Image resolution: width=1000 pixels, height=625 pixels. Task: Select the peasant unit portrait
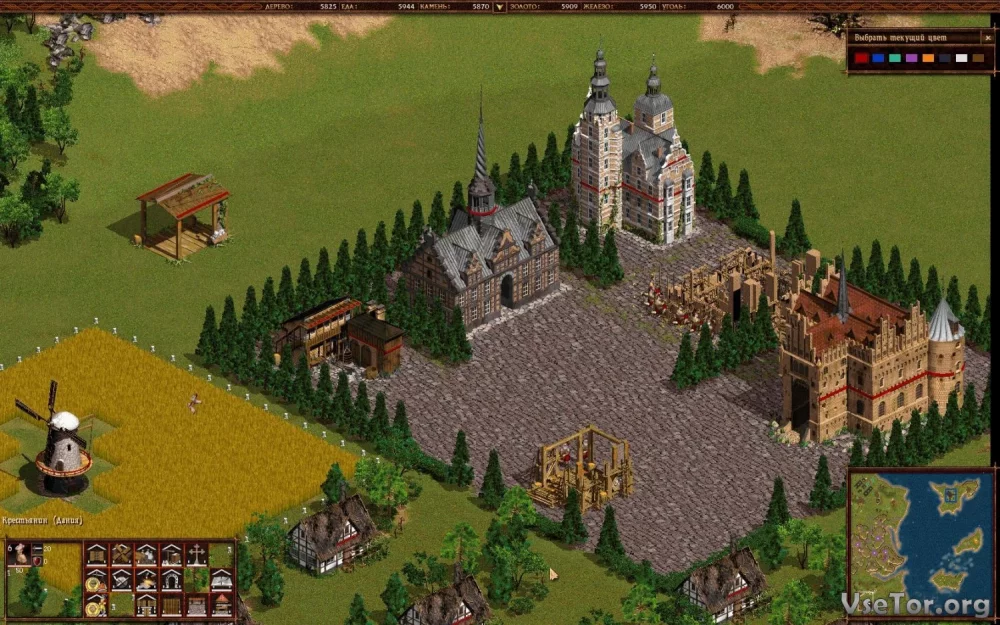(x=18, y=554)
